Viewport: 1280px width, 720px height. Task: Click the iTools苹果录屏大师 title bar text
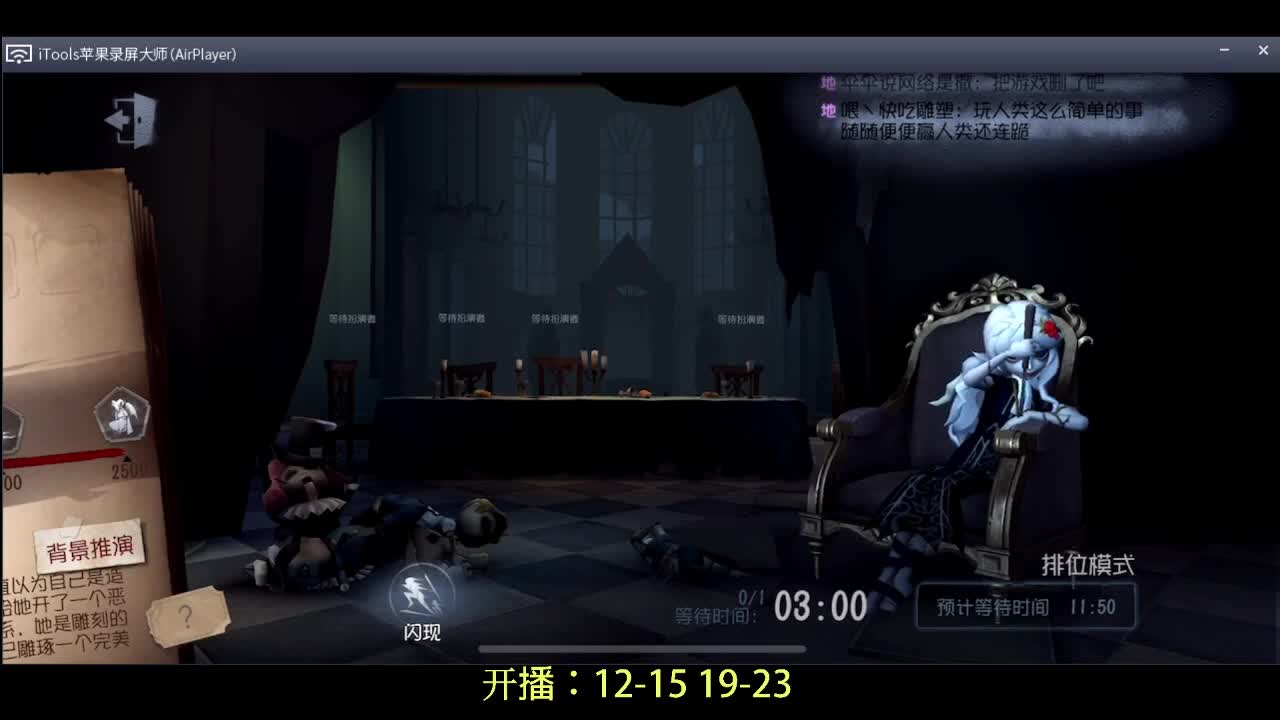pos(135,55)
